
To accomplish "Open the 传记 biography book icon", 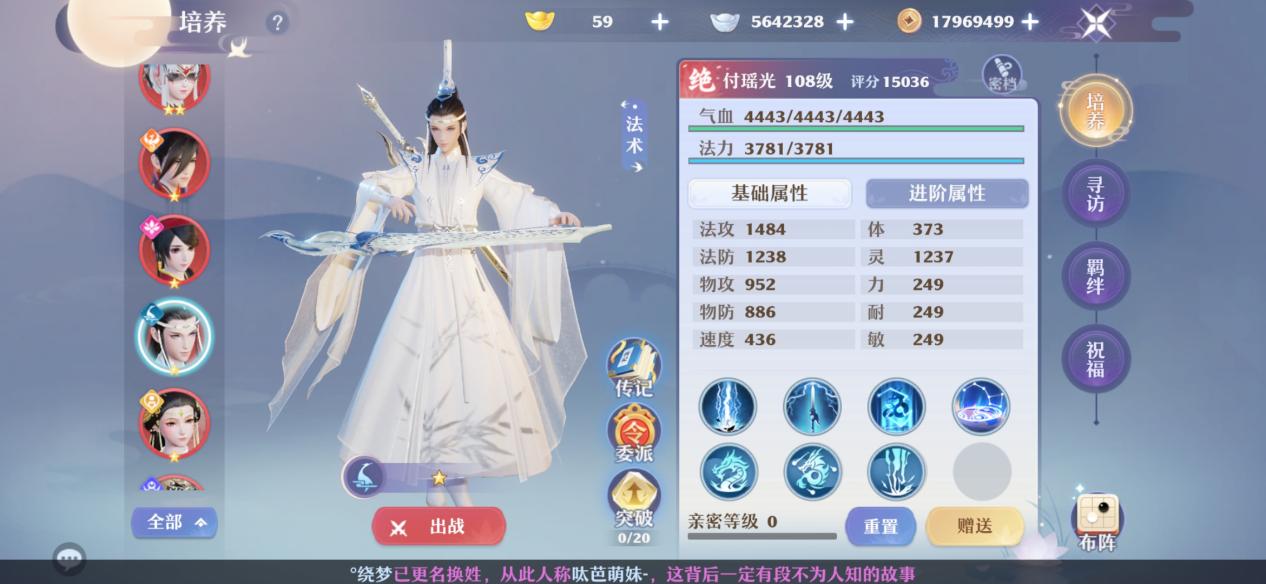I will click(634, 367).
